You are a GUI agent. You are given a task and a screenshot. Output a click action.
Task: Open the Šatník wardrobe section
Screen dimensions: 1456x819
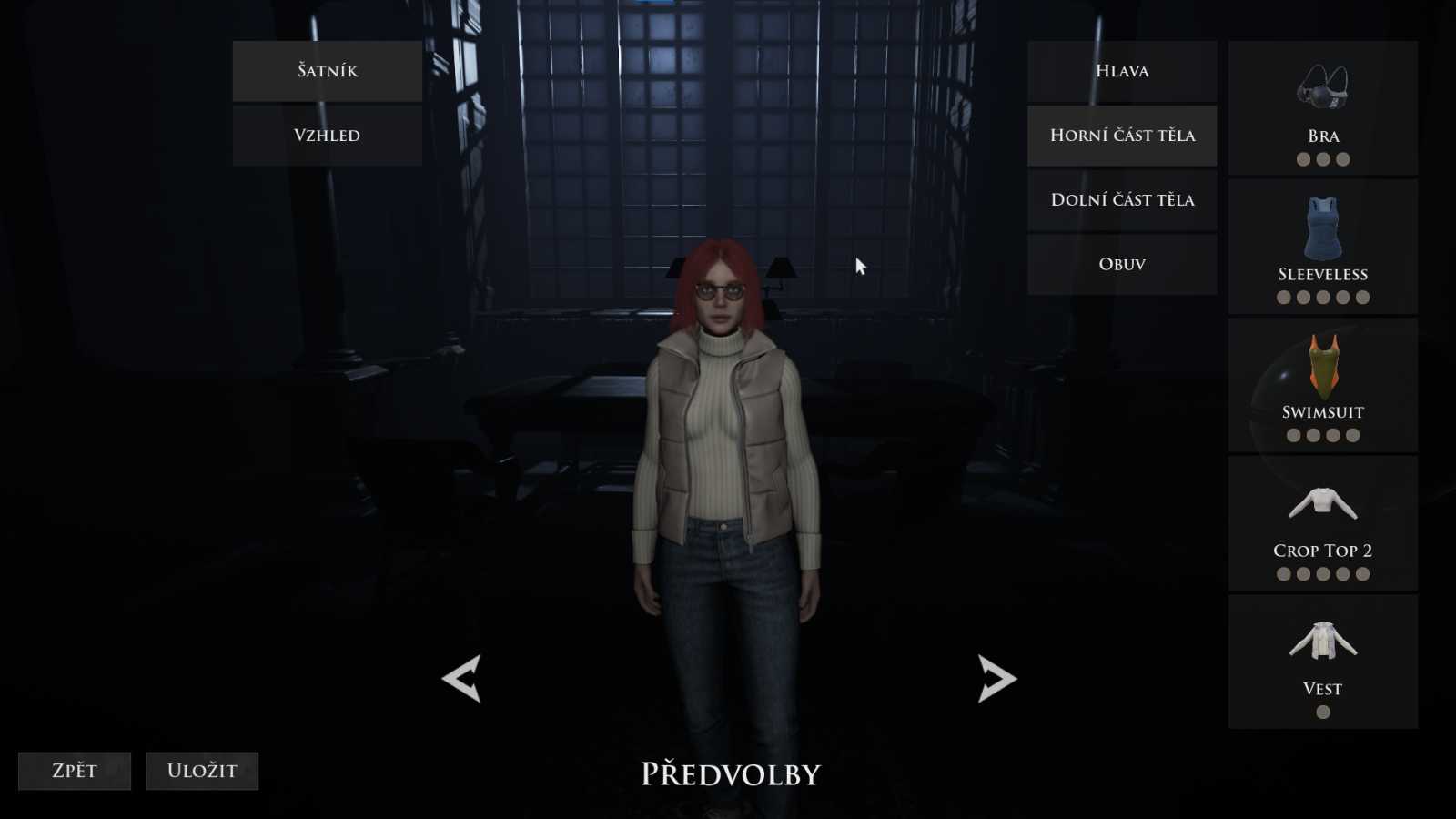(x=327, y=71)
